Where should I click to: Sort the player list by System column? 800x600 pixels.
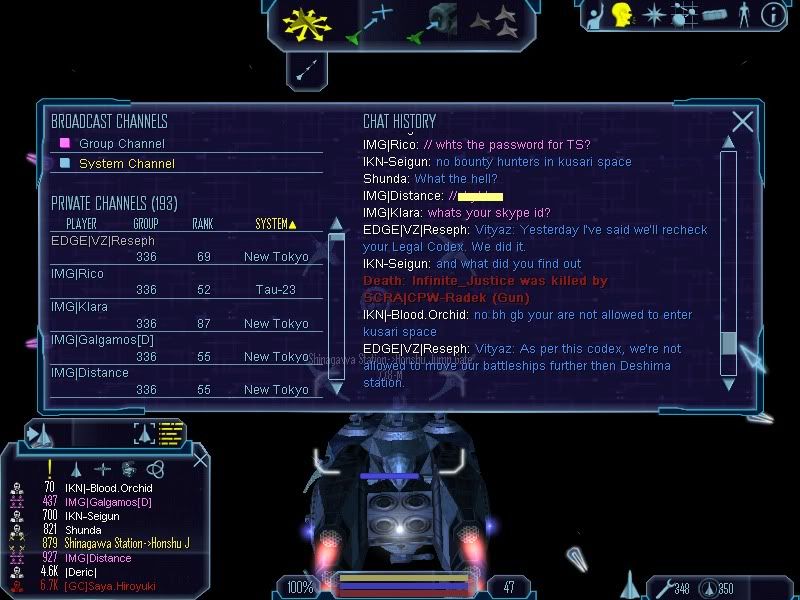[x=276, y=224]
